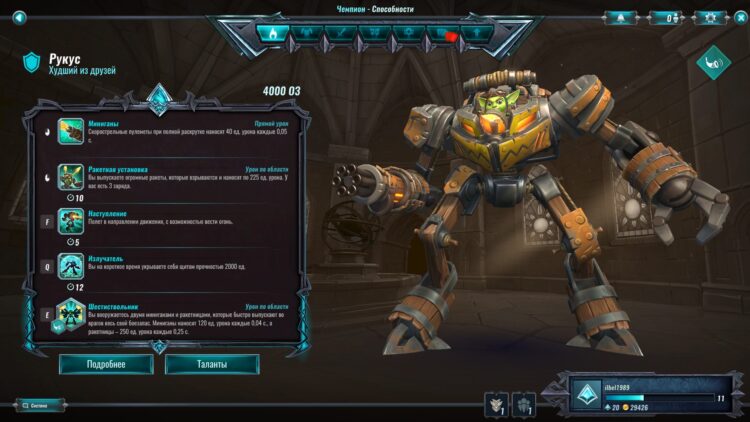The image size is (750, 422).
Task: Select the Излучатель shield ability icon
Action: (x=71, y=266)
